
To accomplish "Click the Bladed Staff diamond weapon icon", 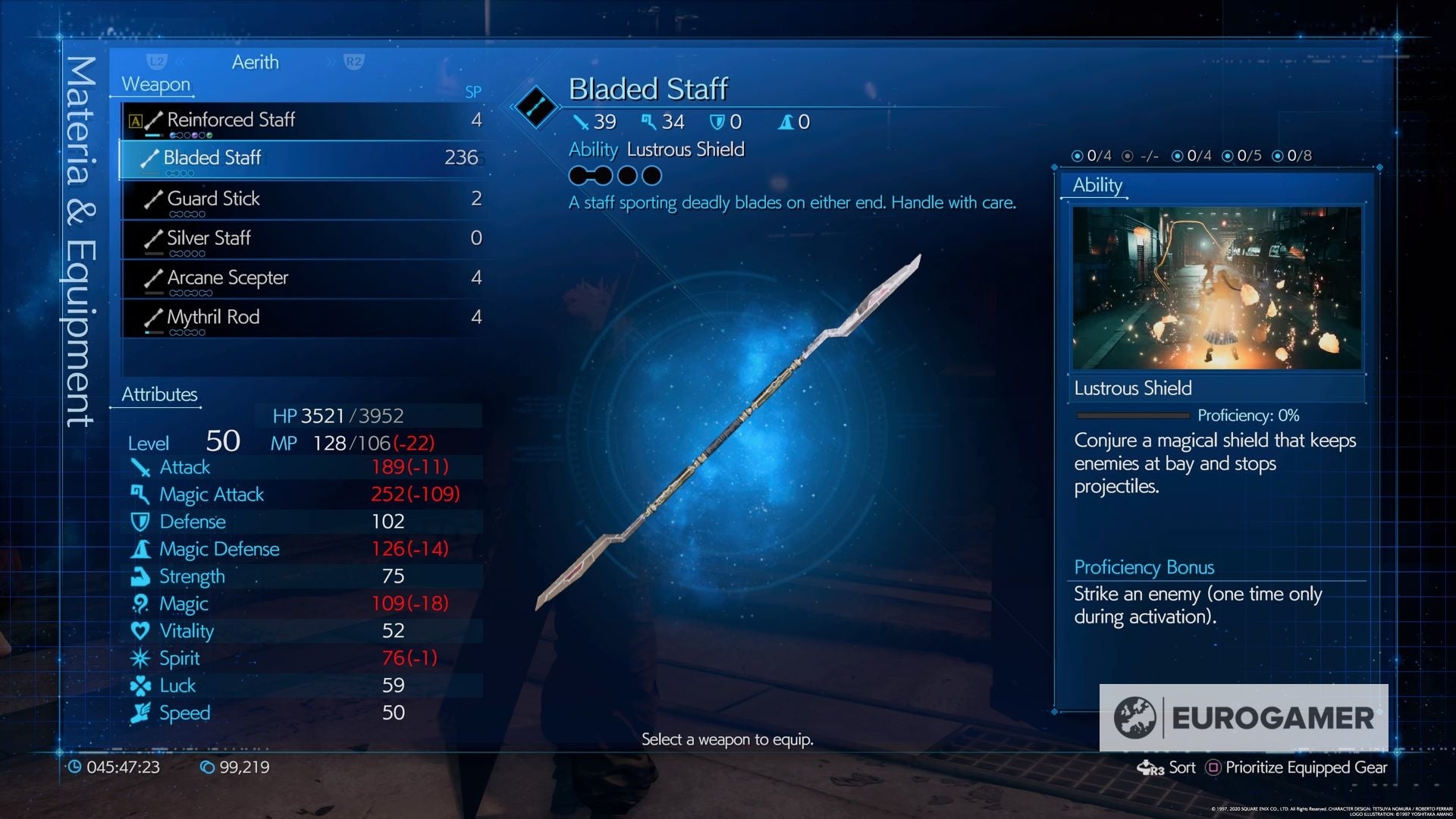I will click(535, 107).
